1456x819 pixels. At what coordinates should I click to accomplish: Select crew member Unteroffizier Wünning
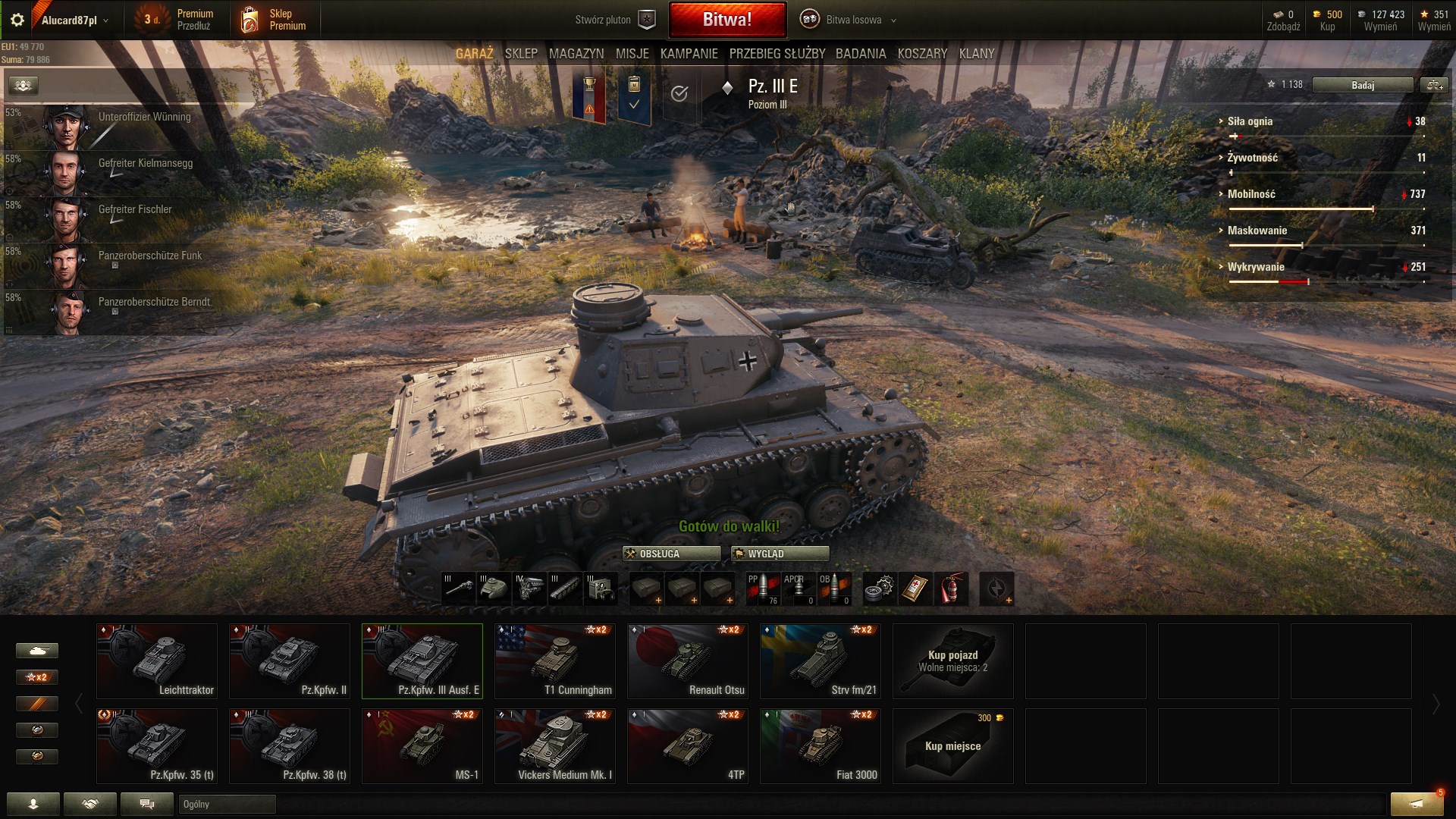pos(114,127)
